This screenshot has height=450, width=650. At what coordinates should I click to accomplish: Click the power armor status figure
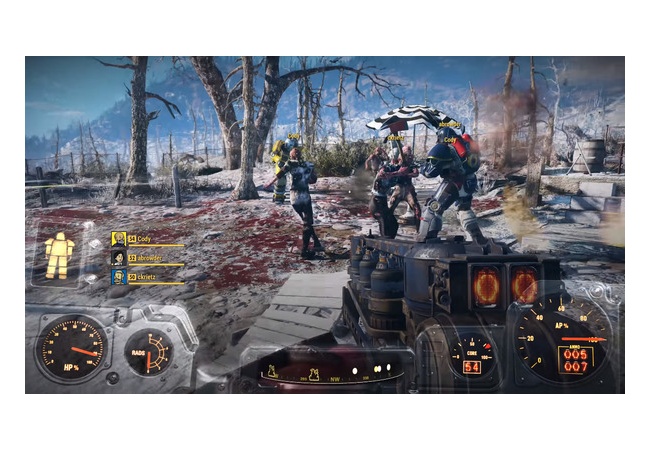point(60,254)
